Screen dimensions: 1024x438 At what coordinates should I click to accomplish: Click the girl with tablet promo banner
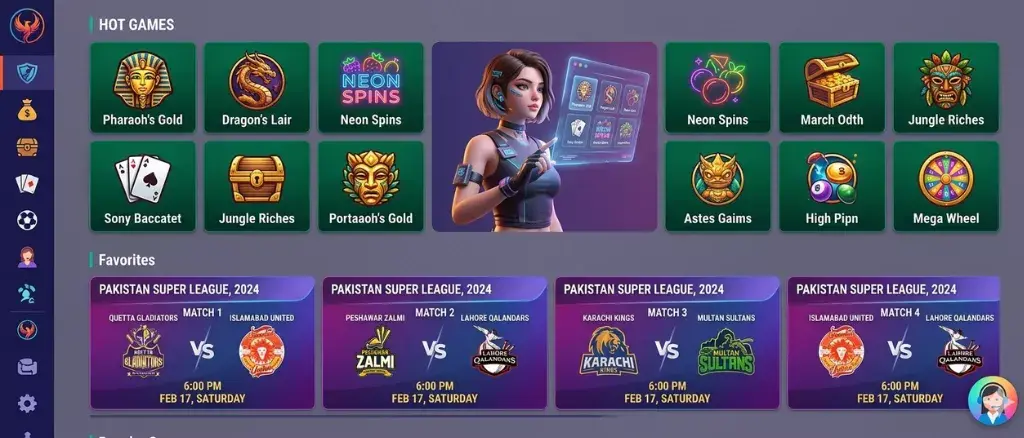[545, 137]
